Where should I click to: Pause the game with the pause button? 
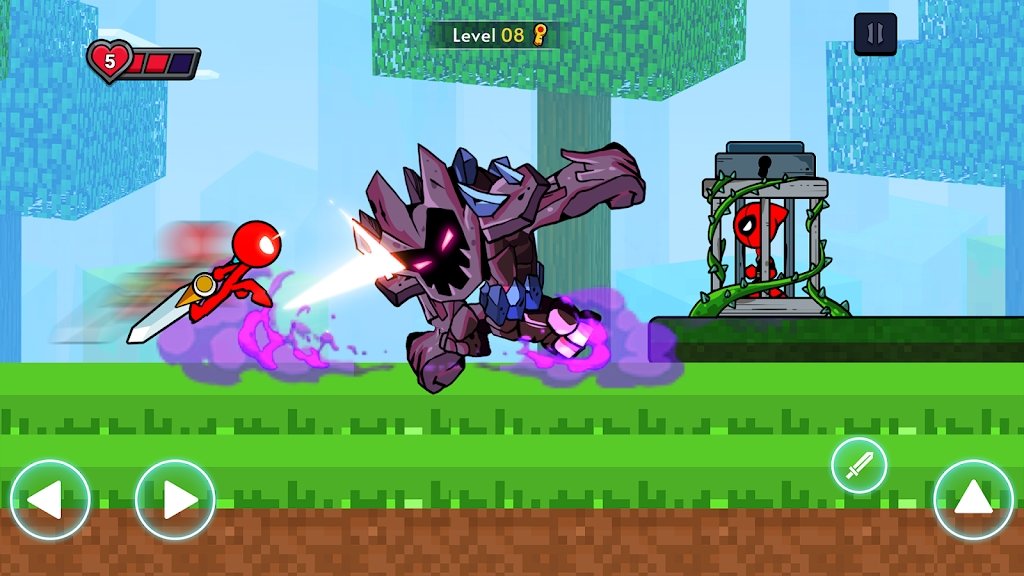(x=875, y=34)
